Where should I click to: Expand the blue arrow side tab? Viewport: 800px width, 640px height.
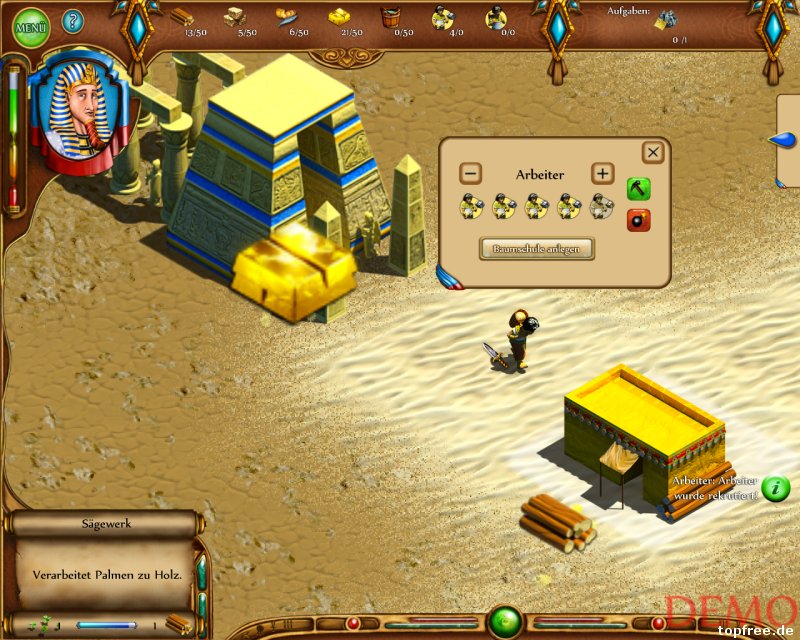pyautogui.click(x=783, y=141)
